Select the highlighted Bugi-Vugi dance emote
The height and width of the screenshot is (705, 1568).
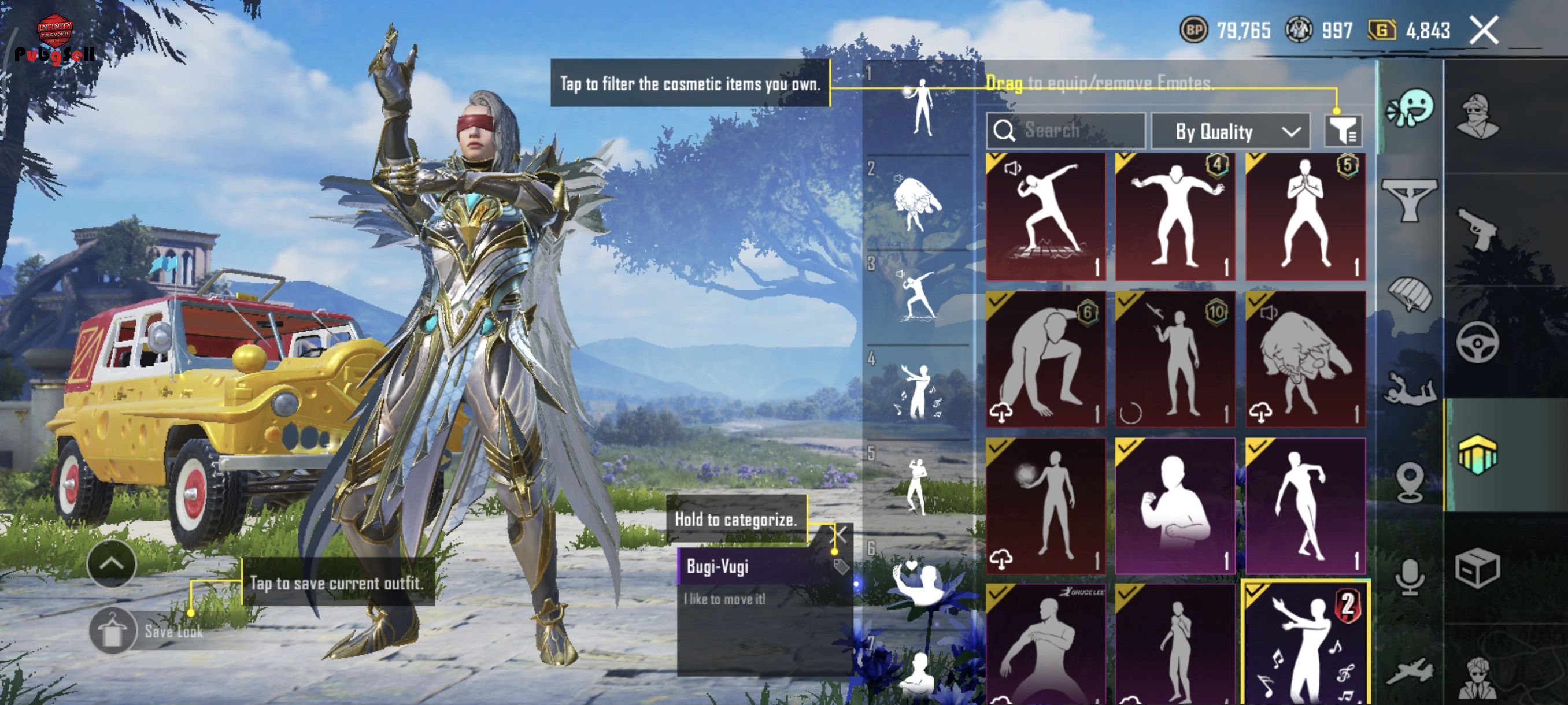coord(1305,643)
